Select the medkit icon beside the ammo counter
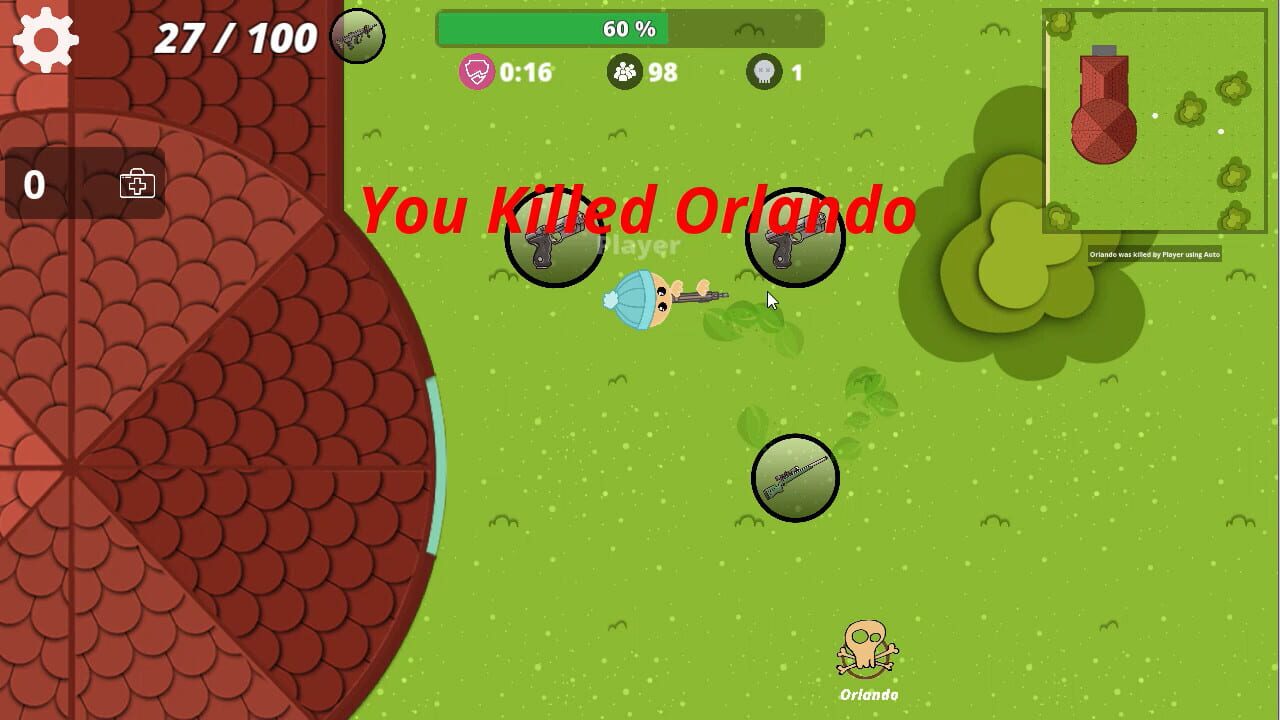 [135, 184]
